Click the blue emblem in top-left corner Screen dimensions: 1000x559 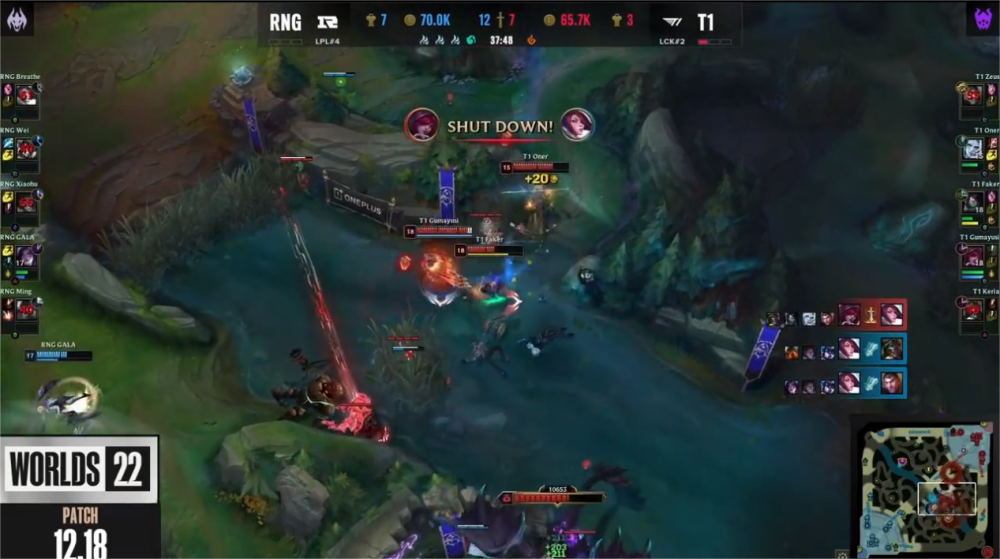(x=19, y=17)
